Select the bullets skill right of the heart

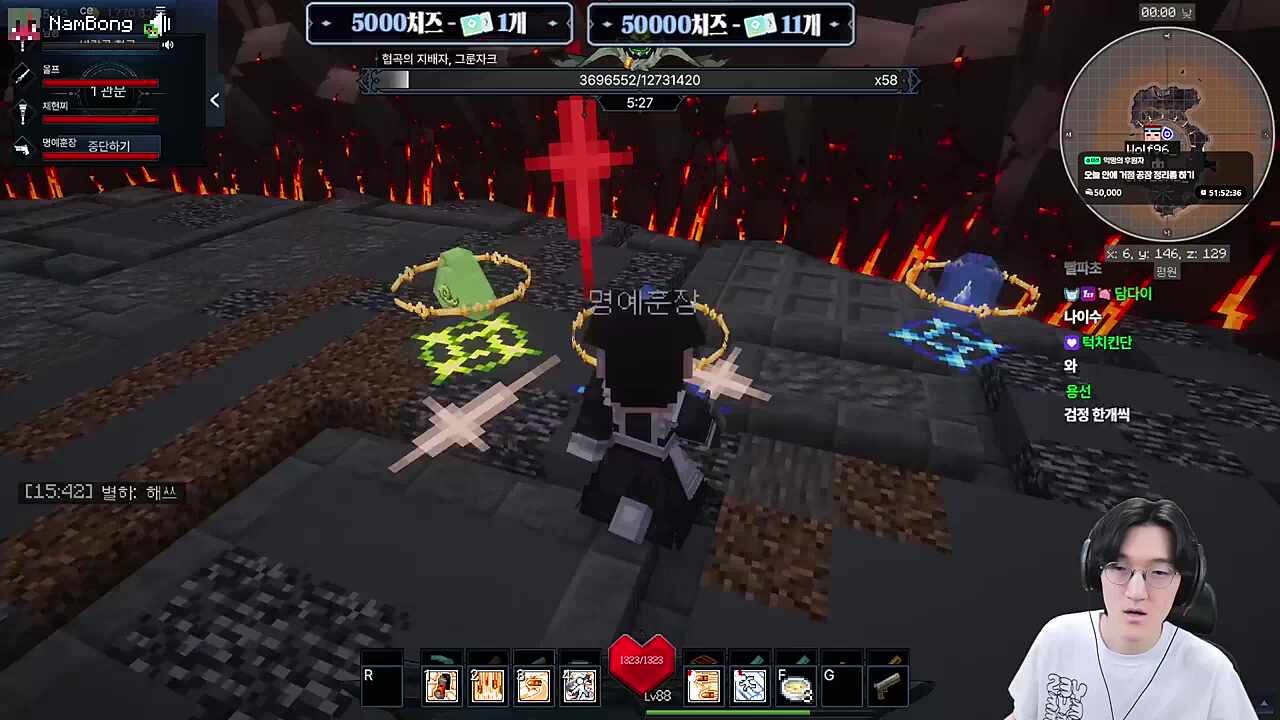[x=704, y=686]
